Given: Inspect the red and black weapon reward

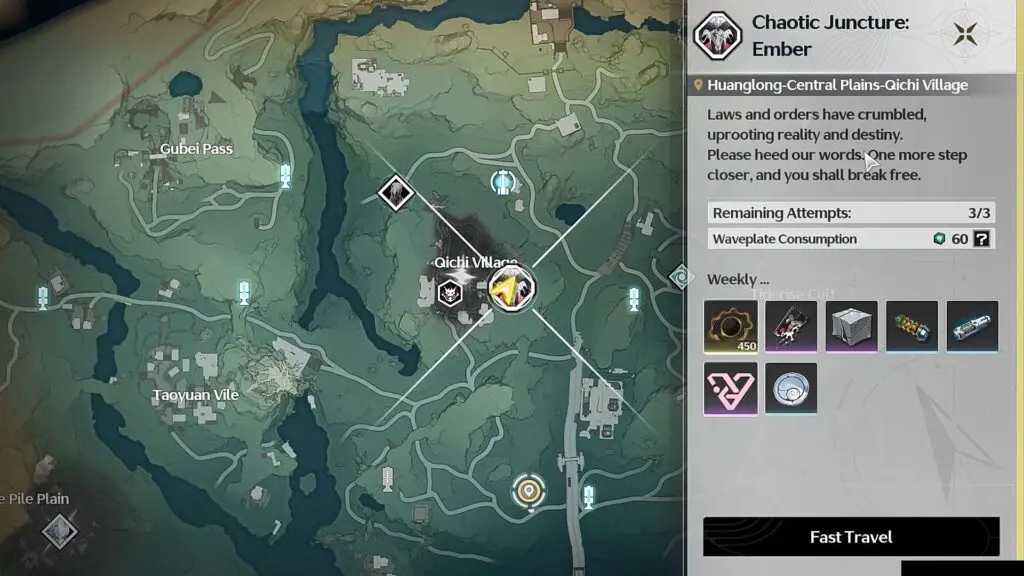Looking at the screenshot, I should 791,327.
